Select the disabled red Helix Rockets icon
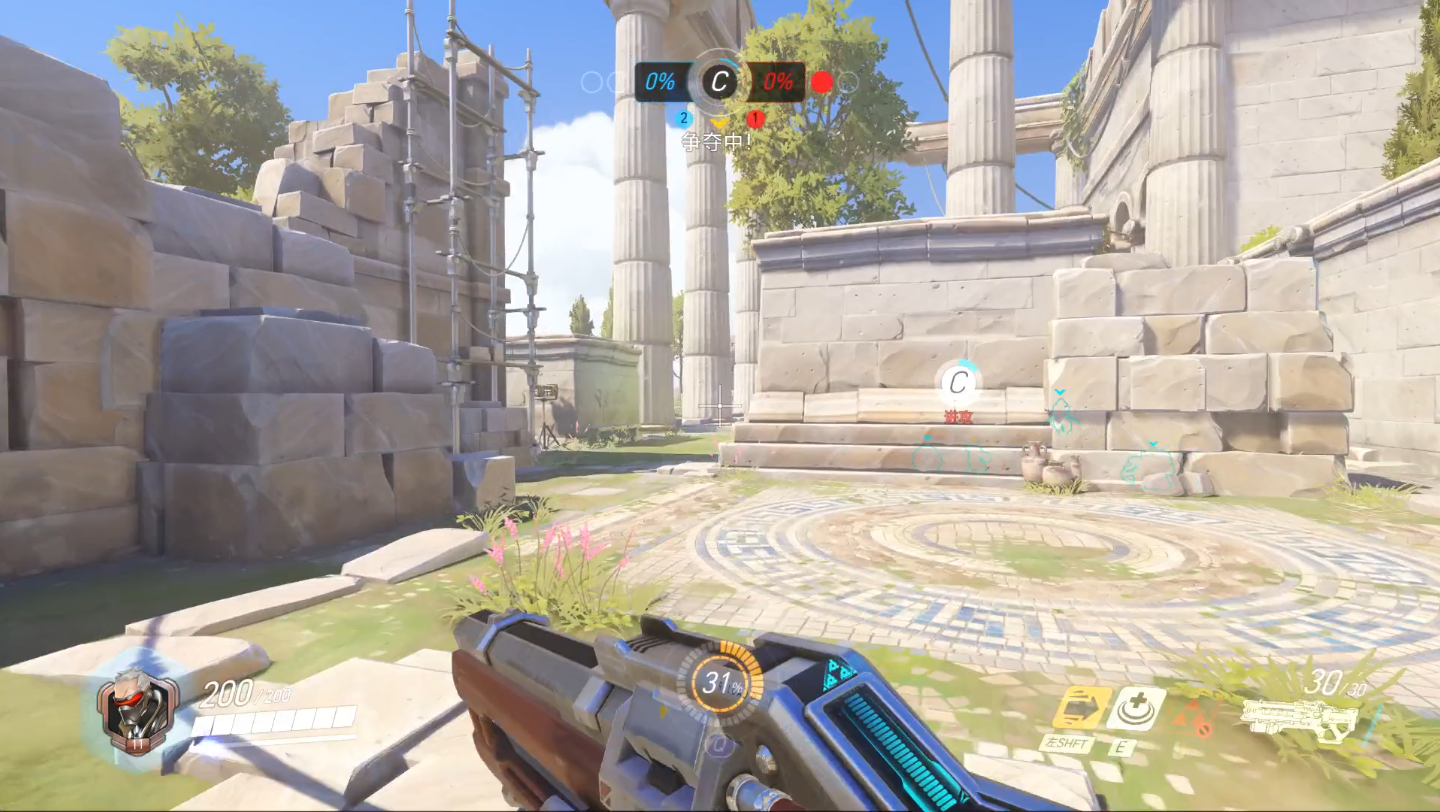The image size is (1440, 812). pos(1193,716)
